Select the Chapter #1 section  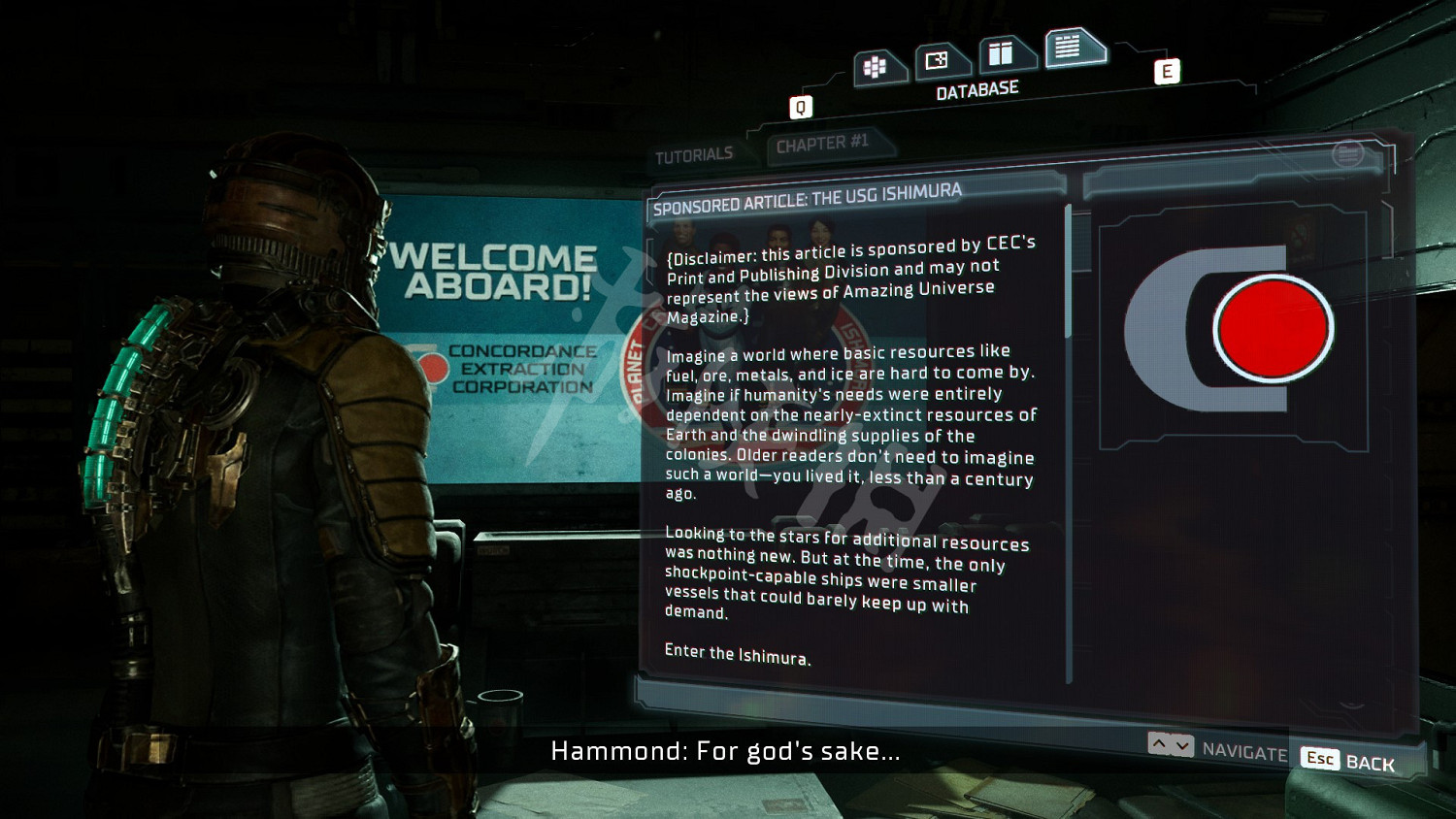(822, 145)
